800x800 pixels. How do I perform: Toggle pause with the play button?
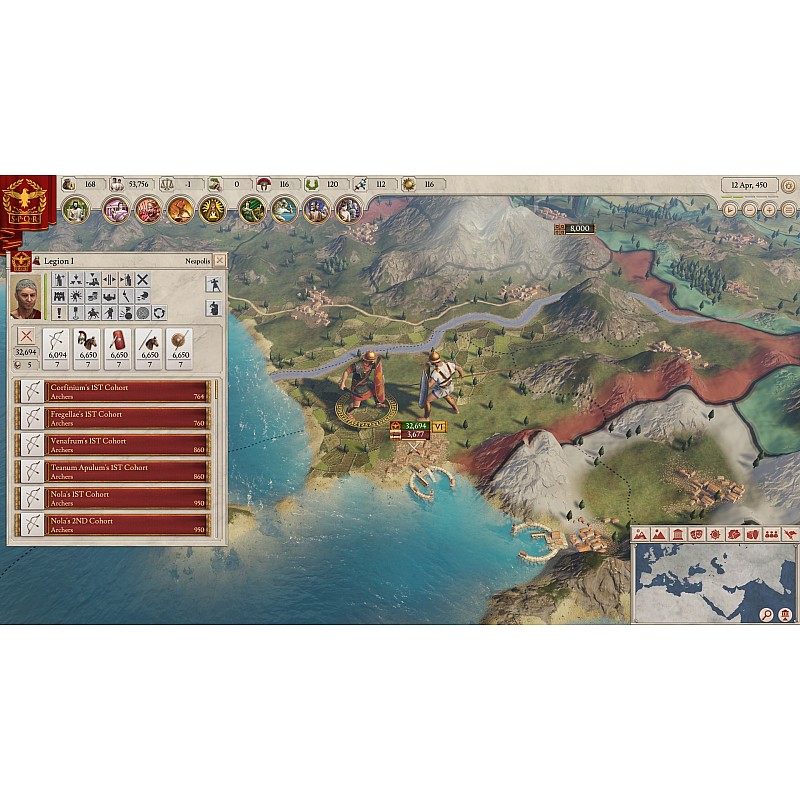click(731, 210)
